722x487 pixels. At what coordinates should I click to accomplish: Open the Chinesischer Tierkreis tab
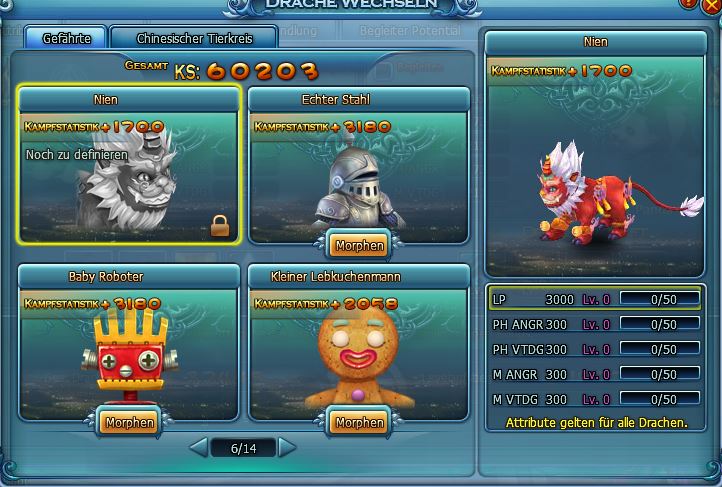194,39
